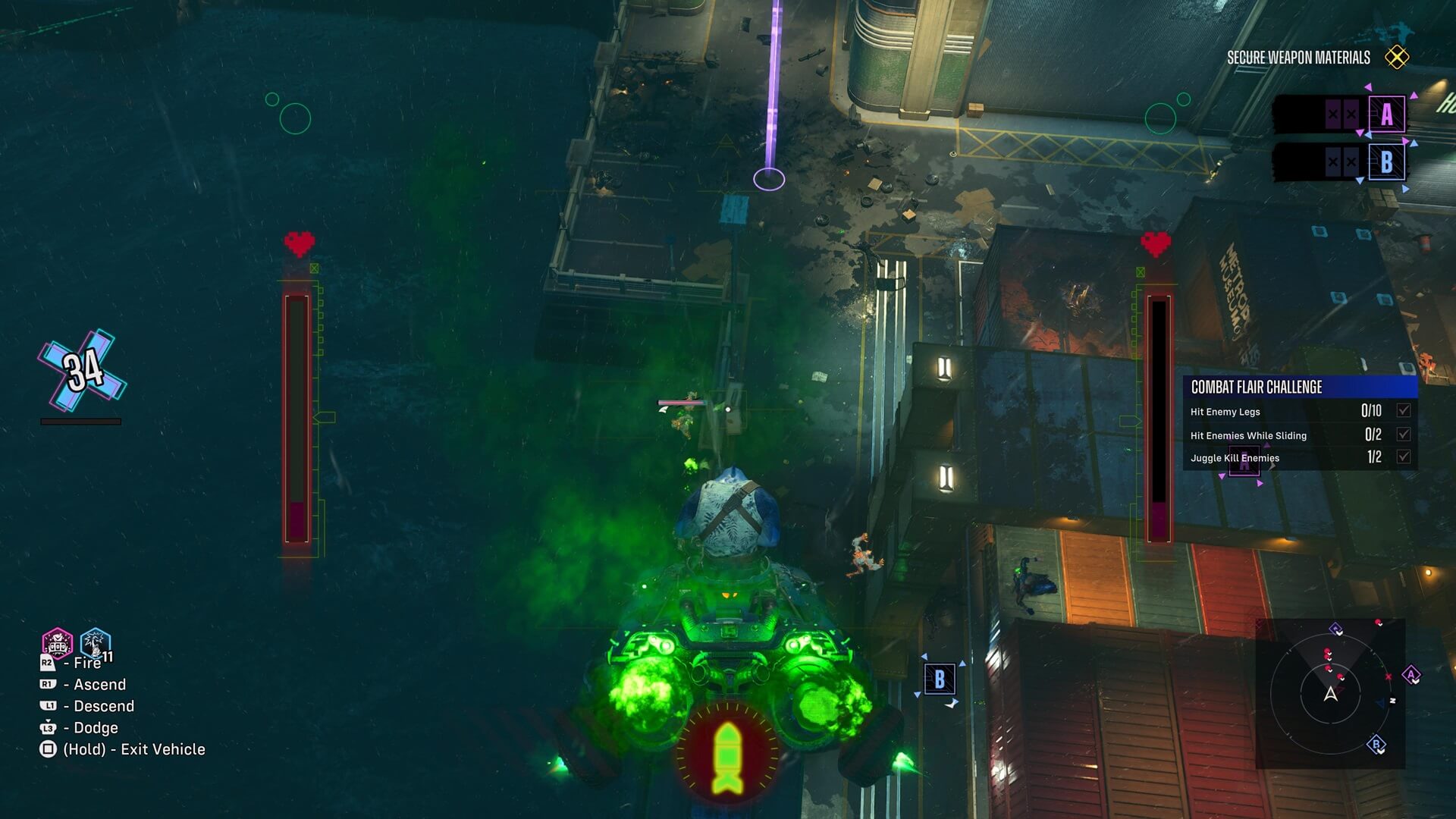This screenshot has height=819, width=1456.
Task: Select the Secure Weapon Materials objective
Action: (1298, 58)
